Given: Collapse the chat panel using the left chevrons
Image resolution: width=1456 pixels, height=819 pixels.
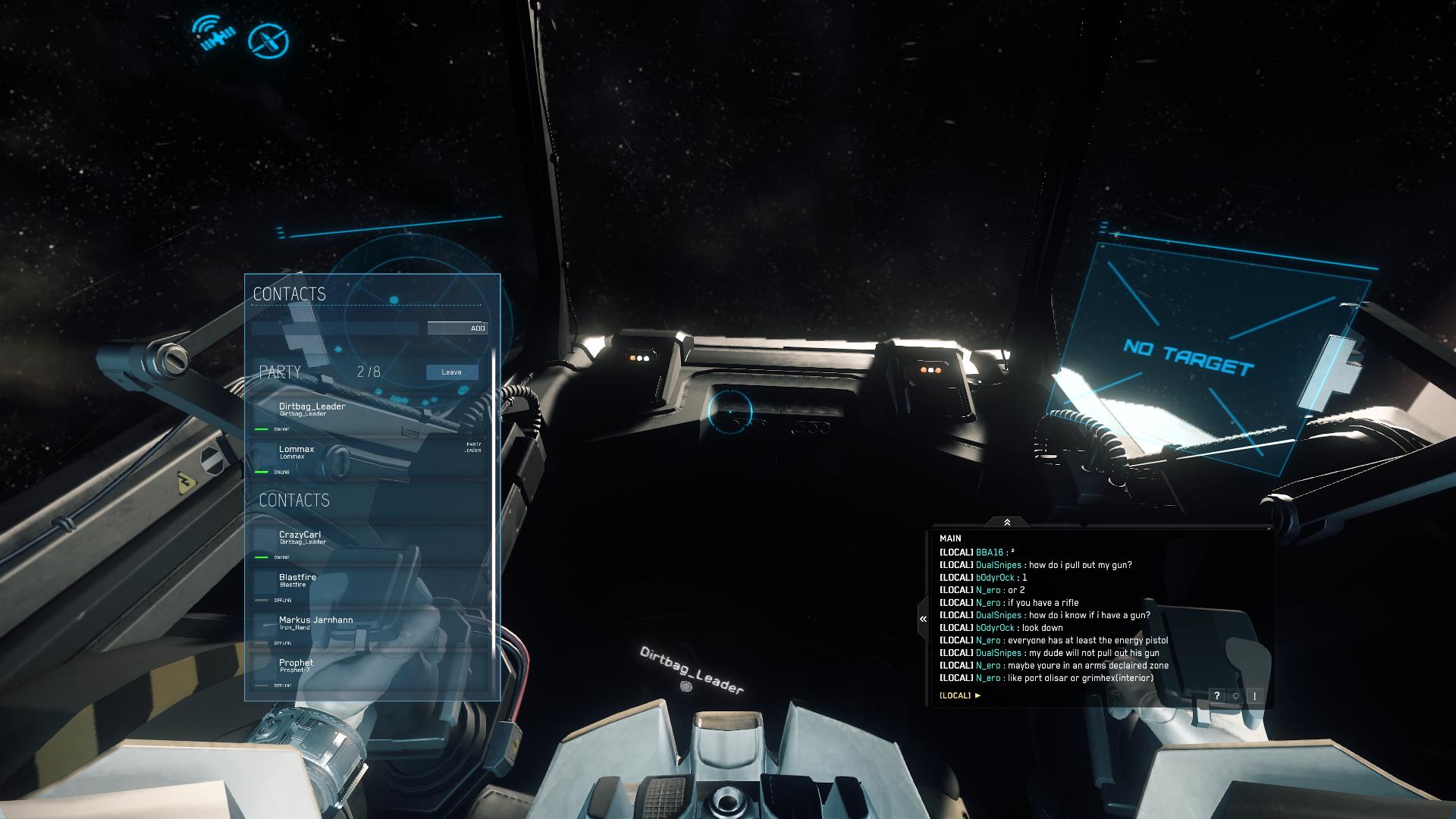Looking at the screenshot, I should 923,619.
